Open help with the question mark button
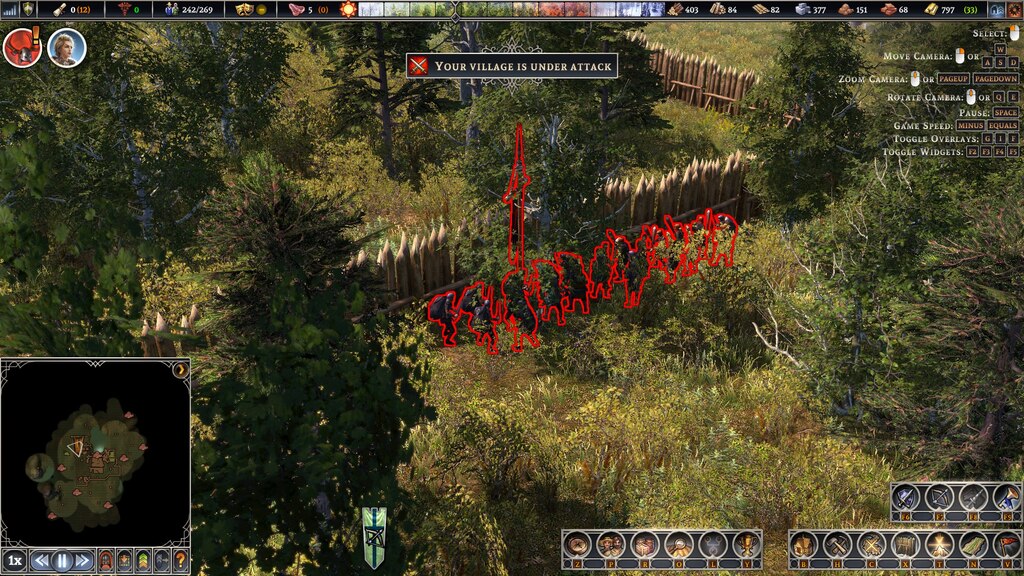 click(180, 561)
